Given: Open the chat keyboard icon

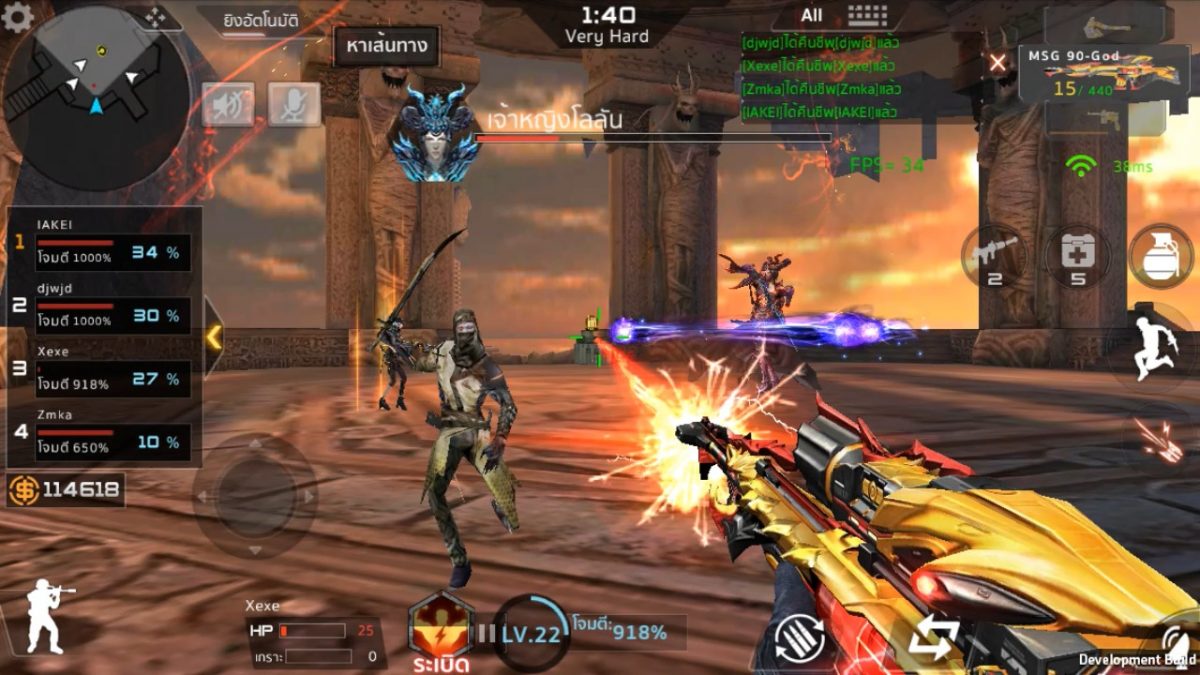Looking at the screenshot, I should 867,15.
